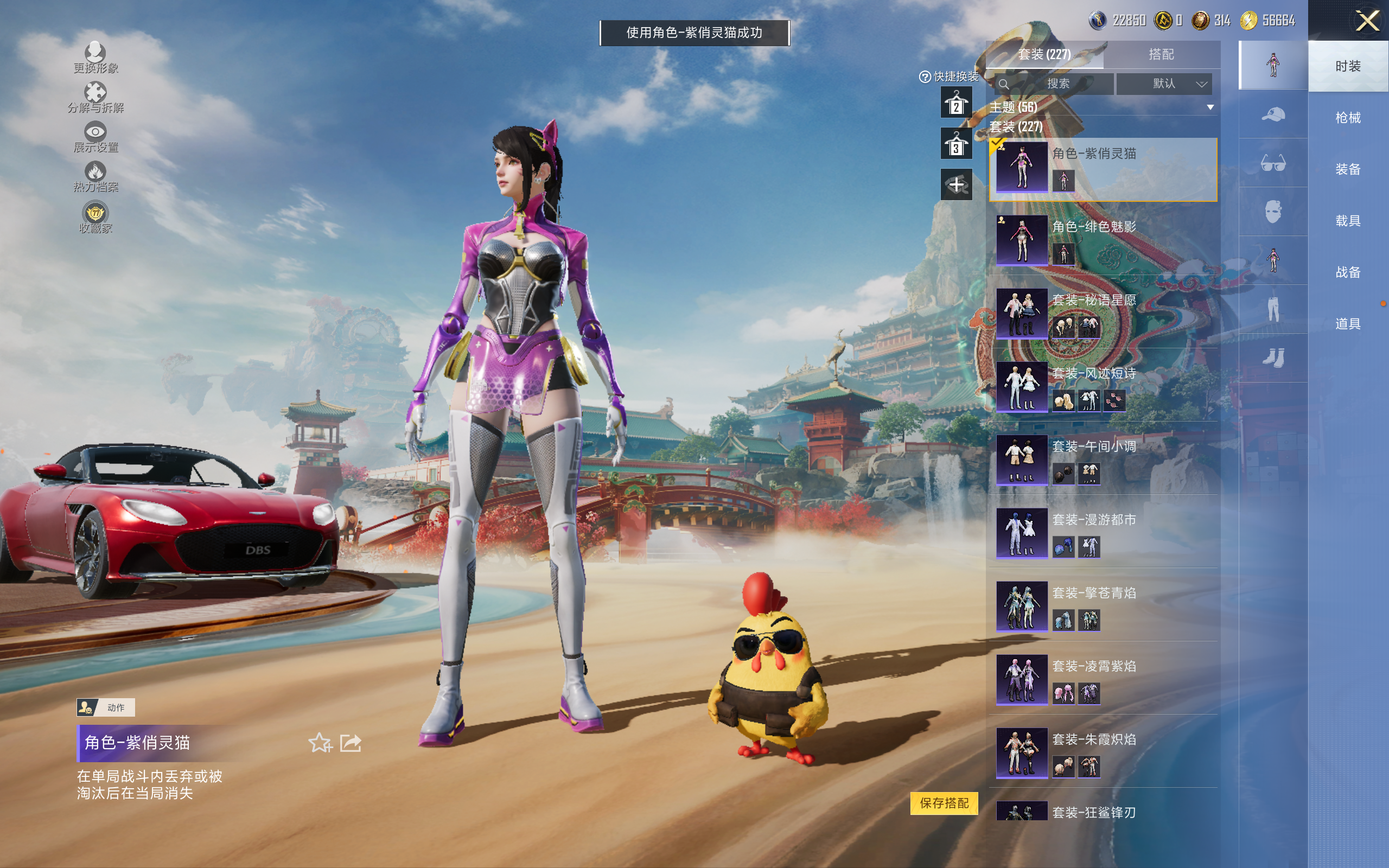Switch to the 搭配 tab
Image resolution: width=1389 pixels, height=868 pixels.
point(1161,55)
